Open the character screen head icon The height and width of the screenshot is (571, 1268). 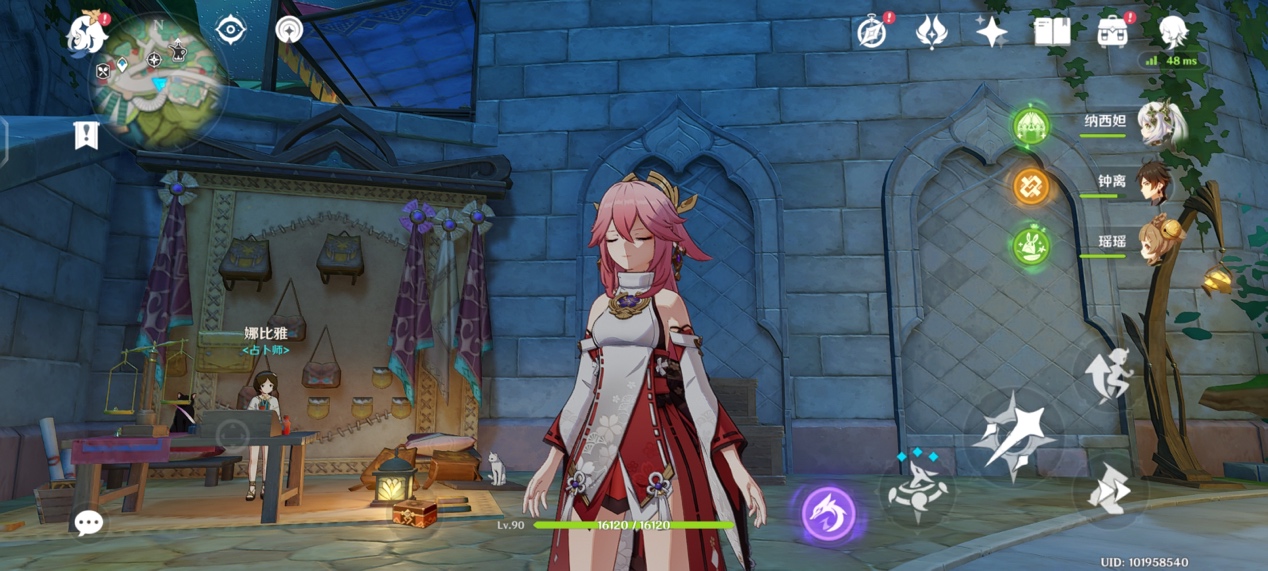tap(1173, 32)
